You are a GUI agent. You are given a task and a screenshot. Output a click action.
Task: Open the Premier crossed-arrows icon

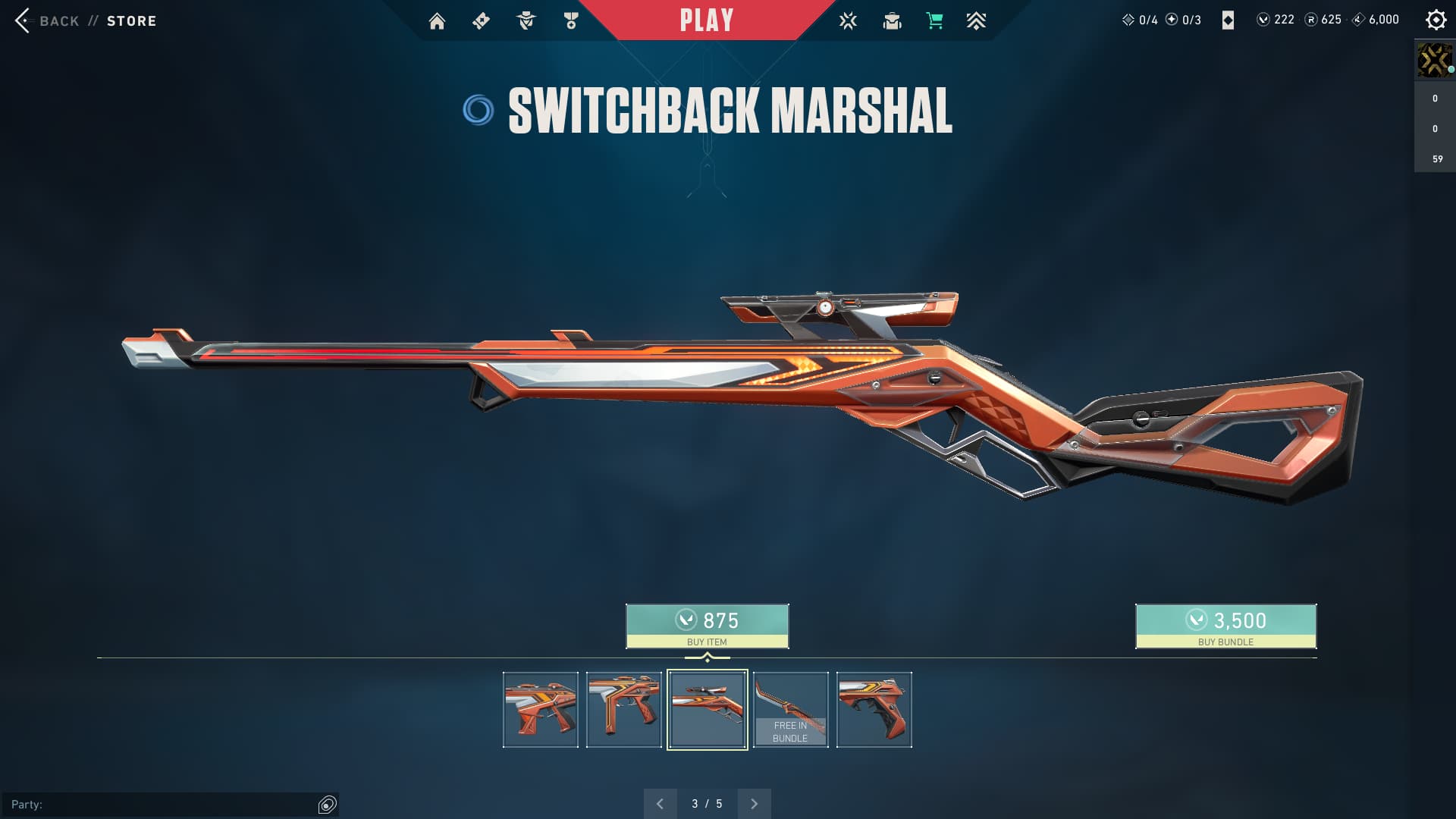[x=848, y=21]
